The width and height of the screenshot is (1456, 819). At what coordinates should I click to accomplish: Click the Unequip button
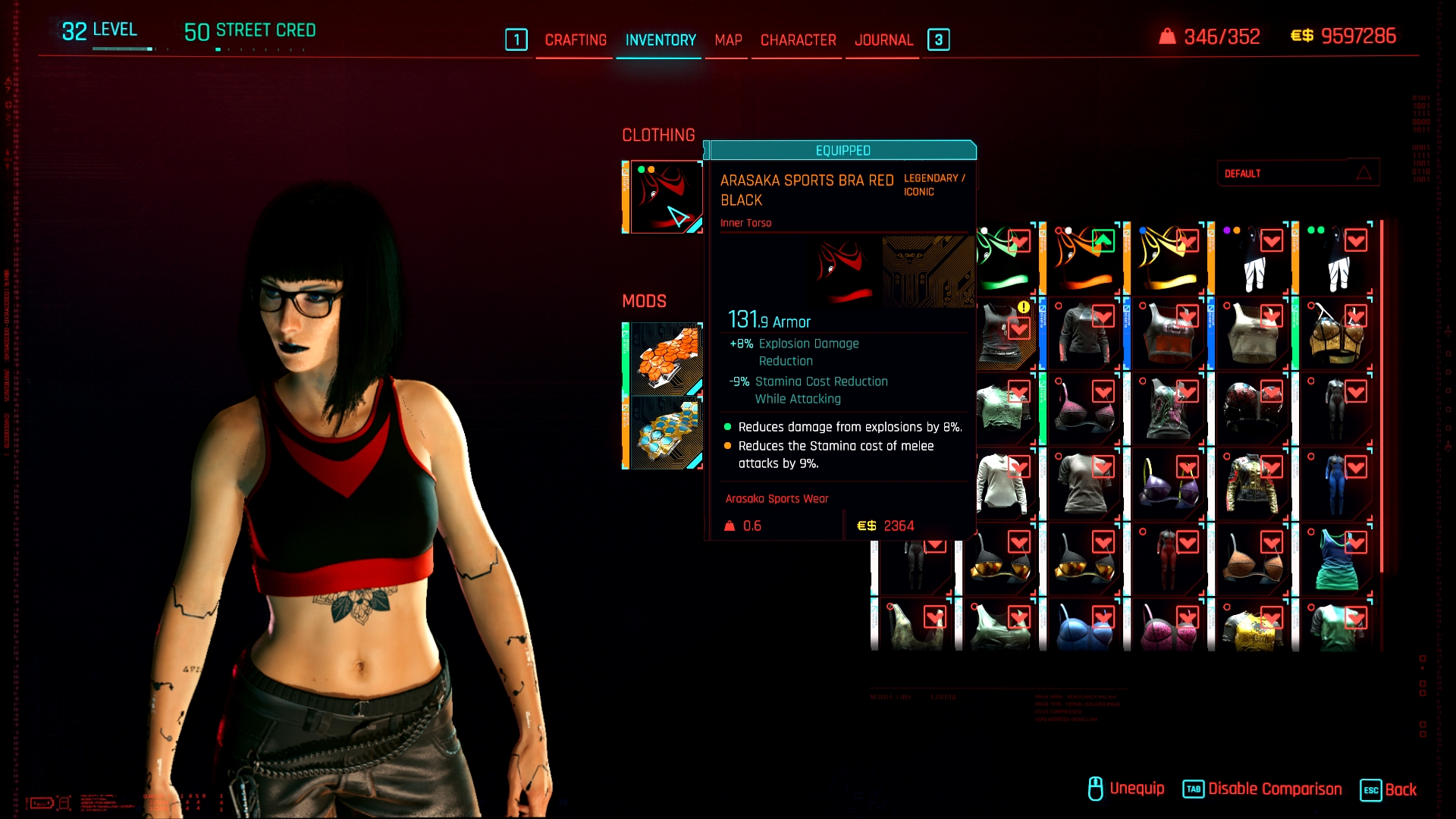(x=1126, y=789)
